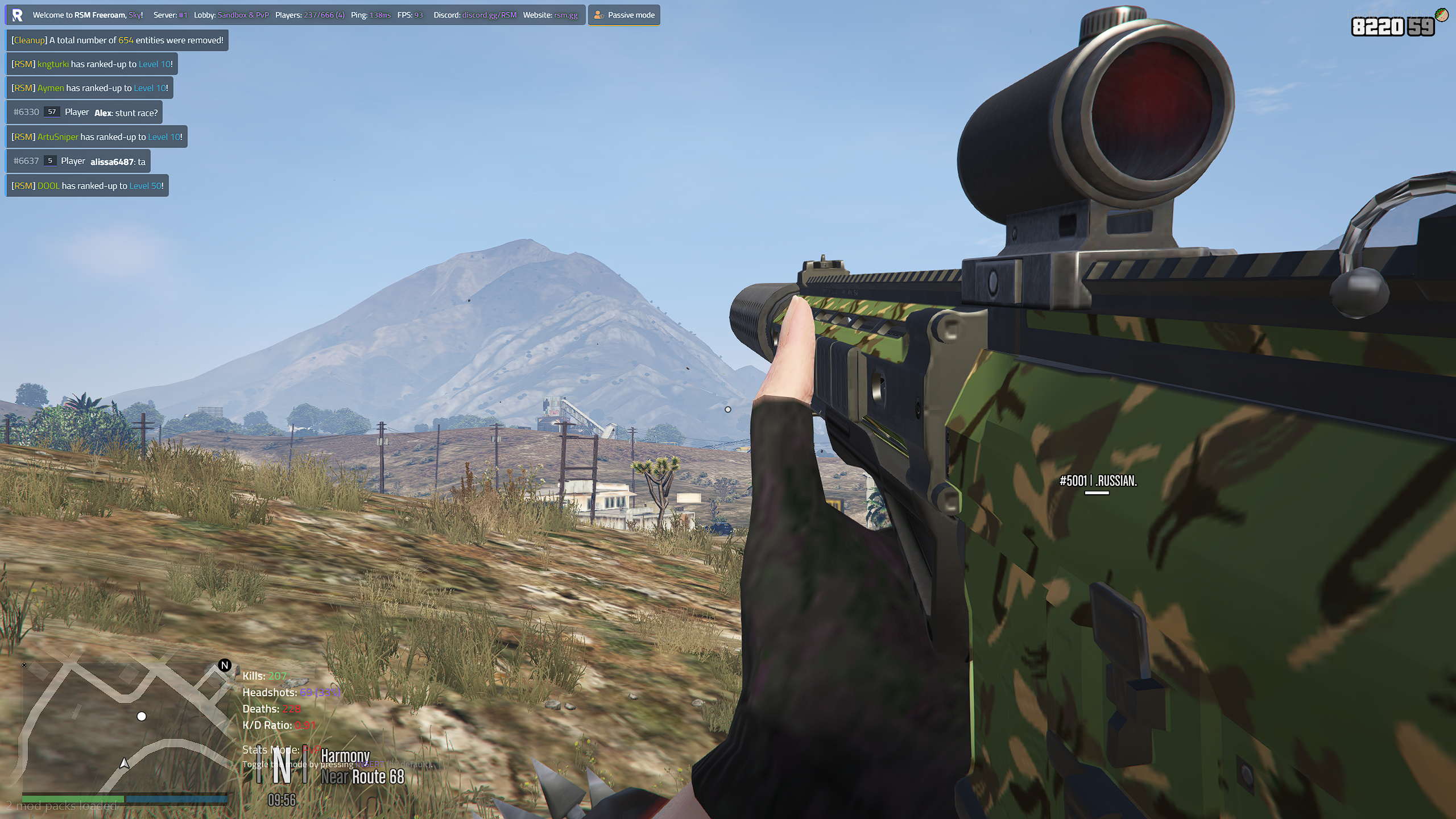Click the person icon on Passive mode button
The width and height of the screenshot is (1456, 819).
[598, 15]
